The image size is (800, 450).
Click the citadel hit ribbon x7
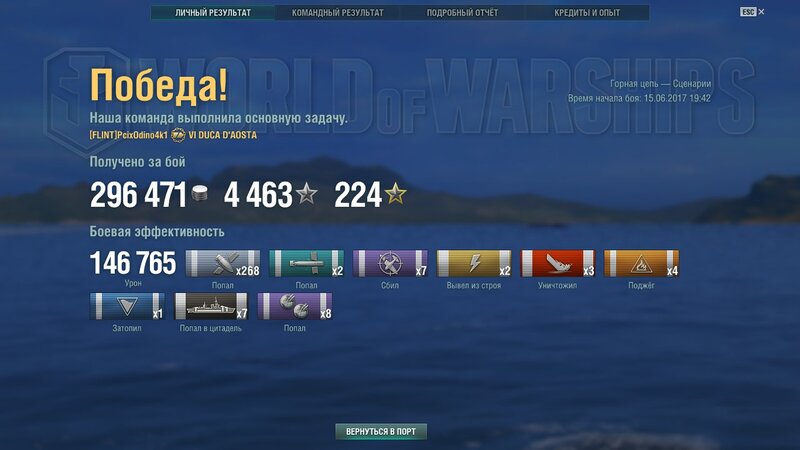pos(211,306)
